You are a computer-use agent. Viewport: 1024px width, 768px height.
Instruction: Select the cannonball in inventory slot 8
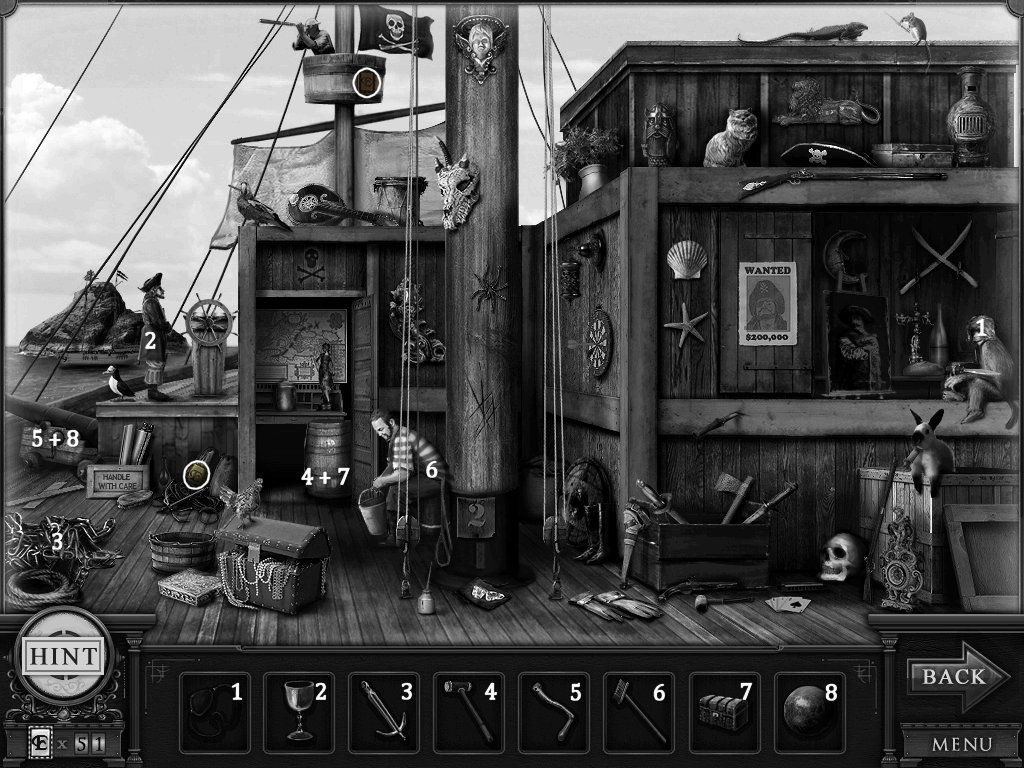point(806,712)
